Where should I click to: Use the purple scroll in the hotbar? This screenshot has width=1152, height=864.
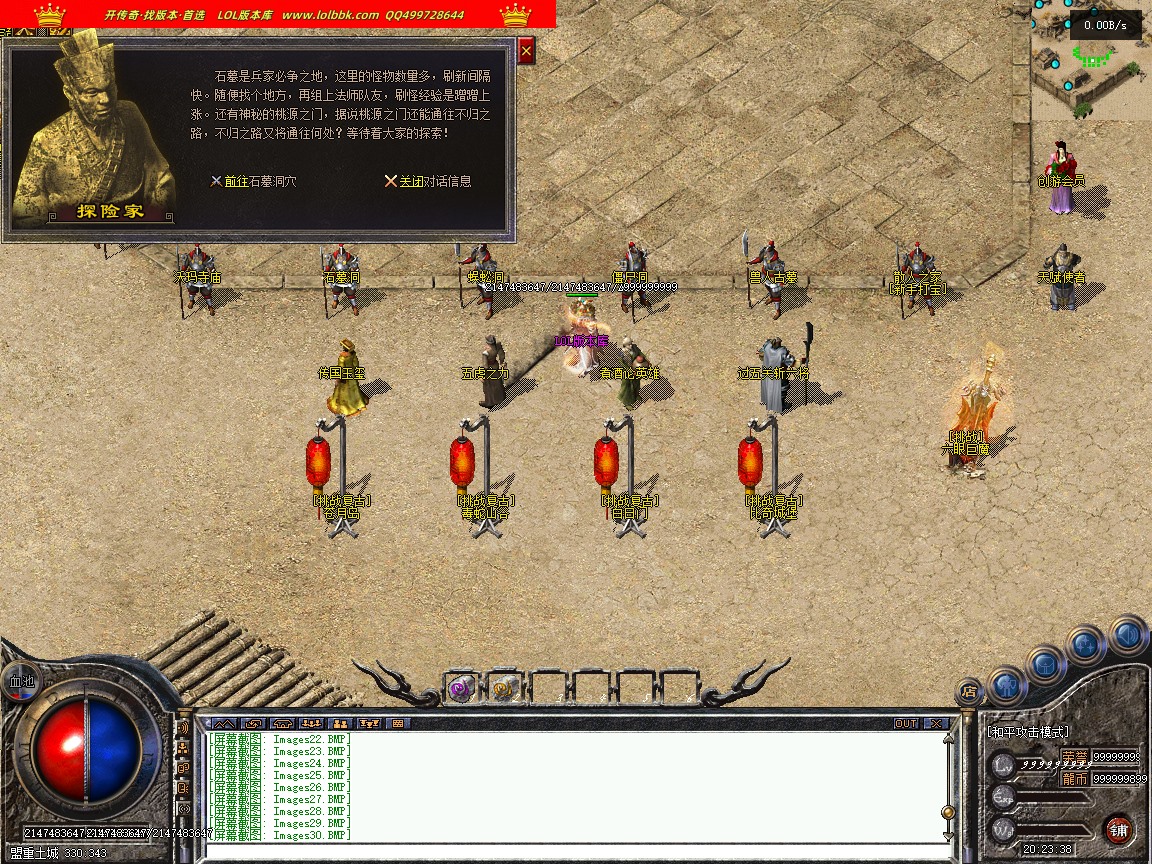pyautogui.click(x=460, y=688)
